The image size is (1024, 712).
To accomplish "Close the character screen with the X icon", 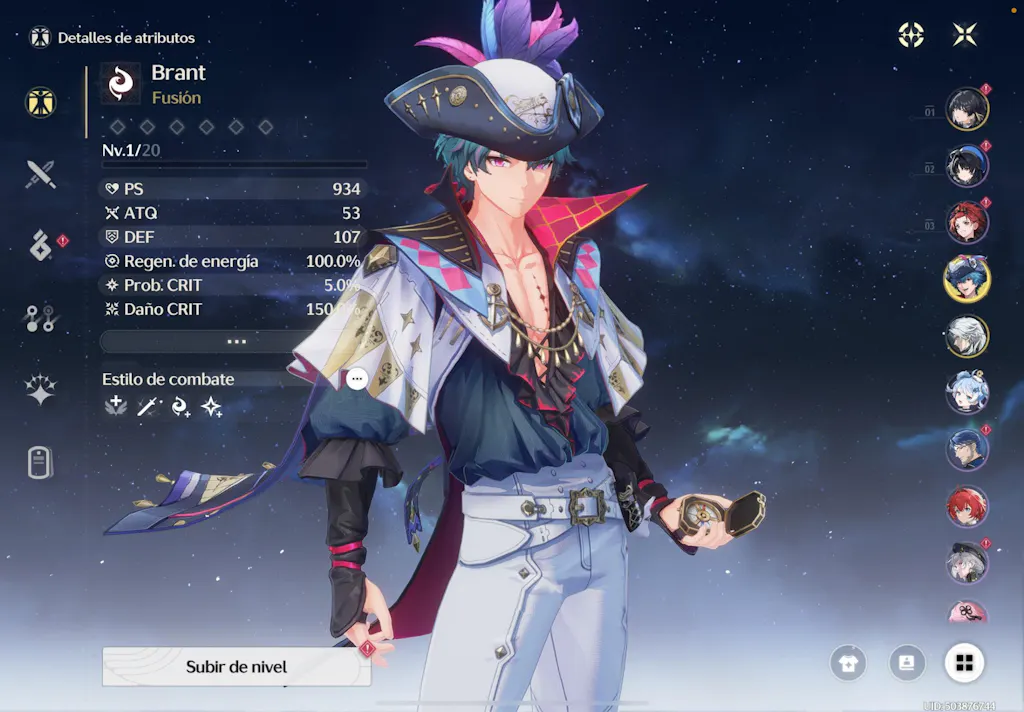I will click(x=965, y=35).
